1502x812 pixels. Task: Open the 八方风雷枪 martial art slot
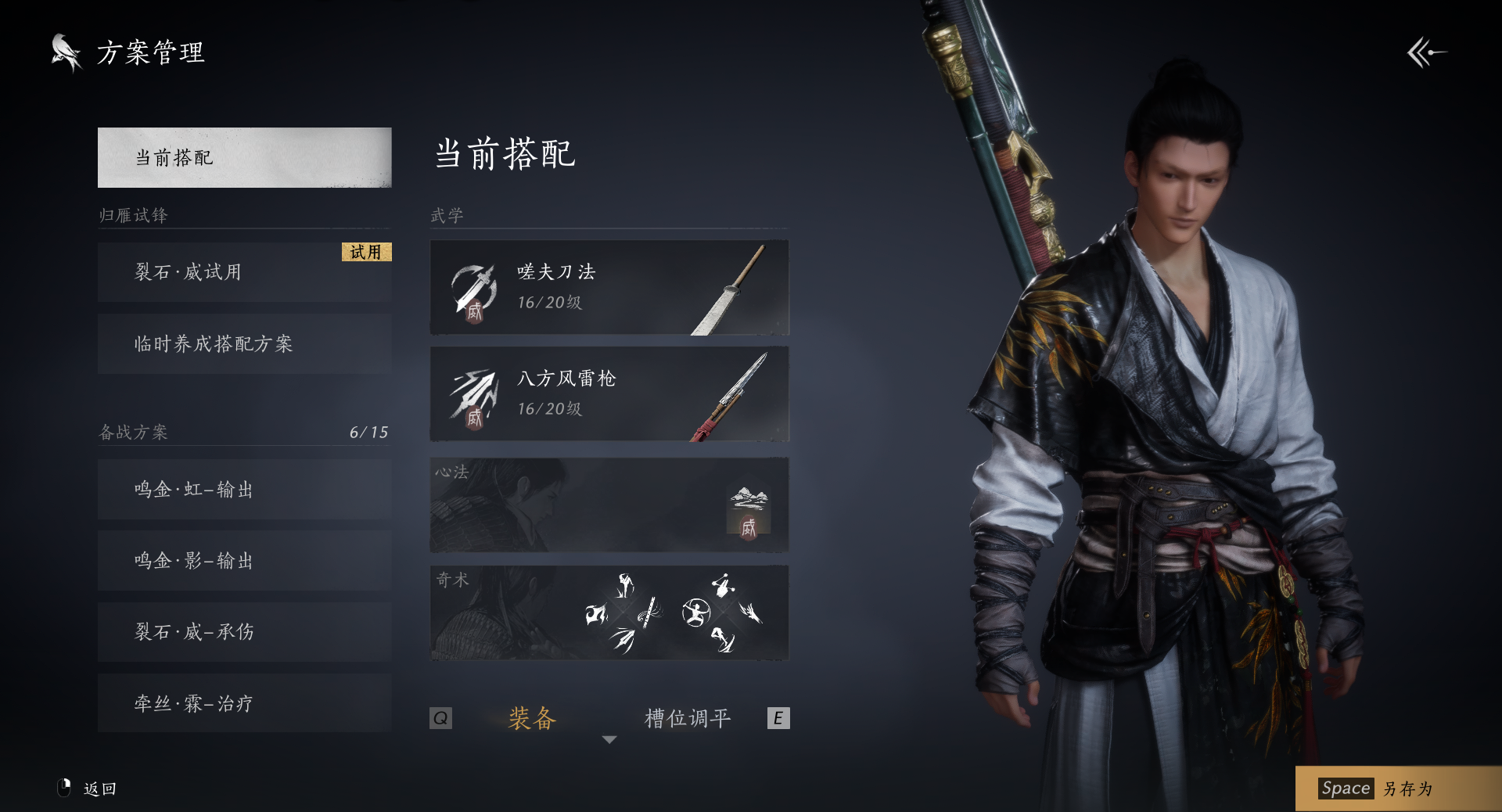(x=609, y=394)
